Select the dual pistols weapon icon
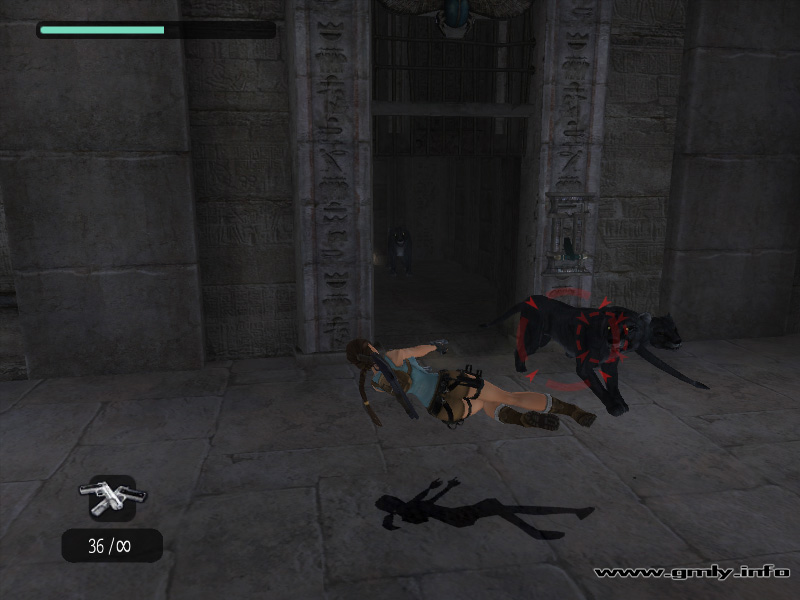The height and width of the screenshot is (600, 800). click(x=111, y=498)
